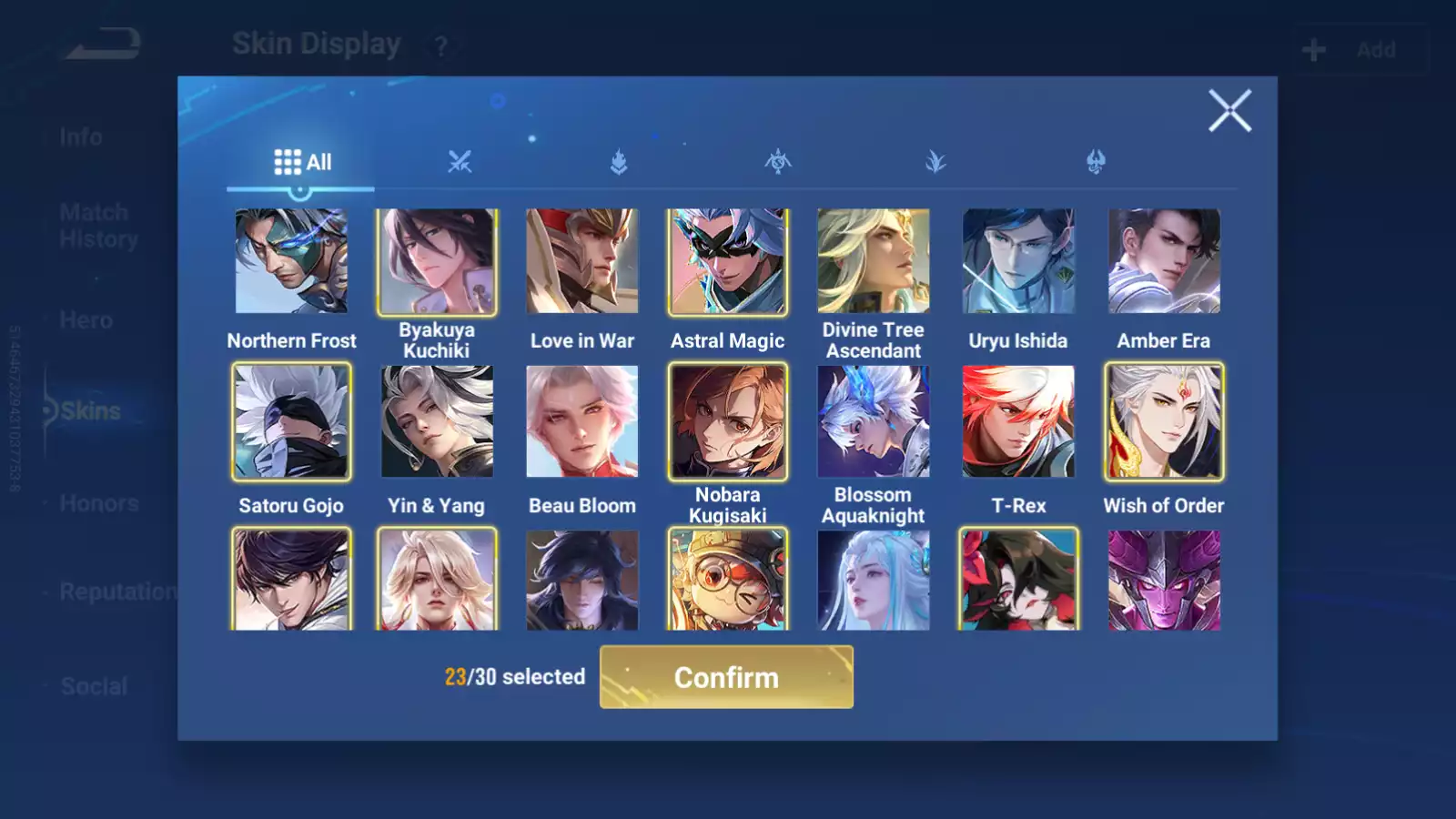Click the Add button in the top corner

(x=1360, y=50)
